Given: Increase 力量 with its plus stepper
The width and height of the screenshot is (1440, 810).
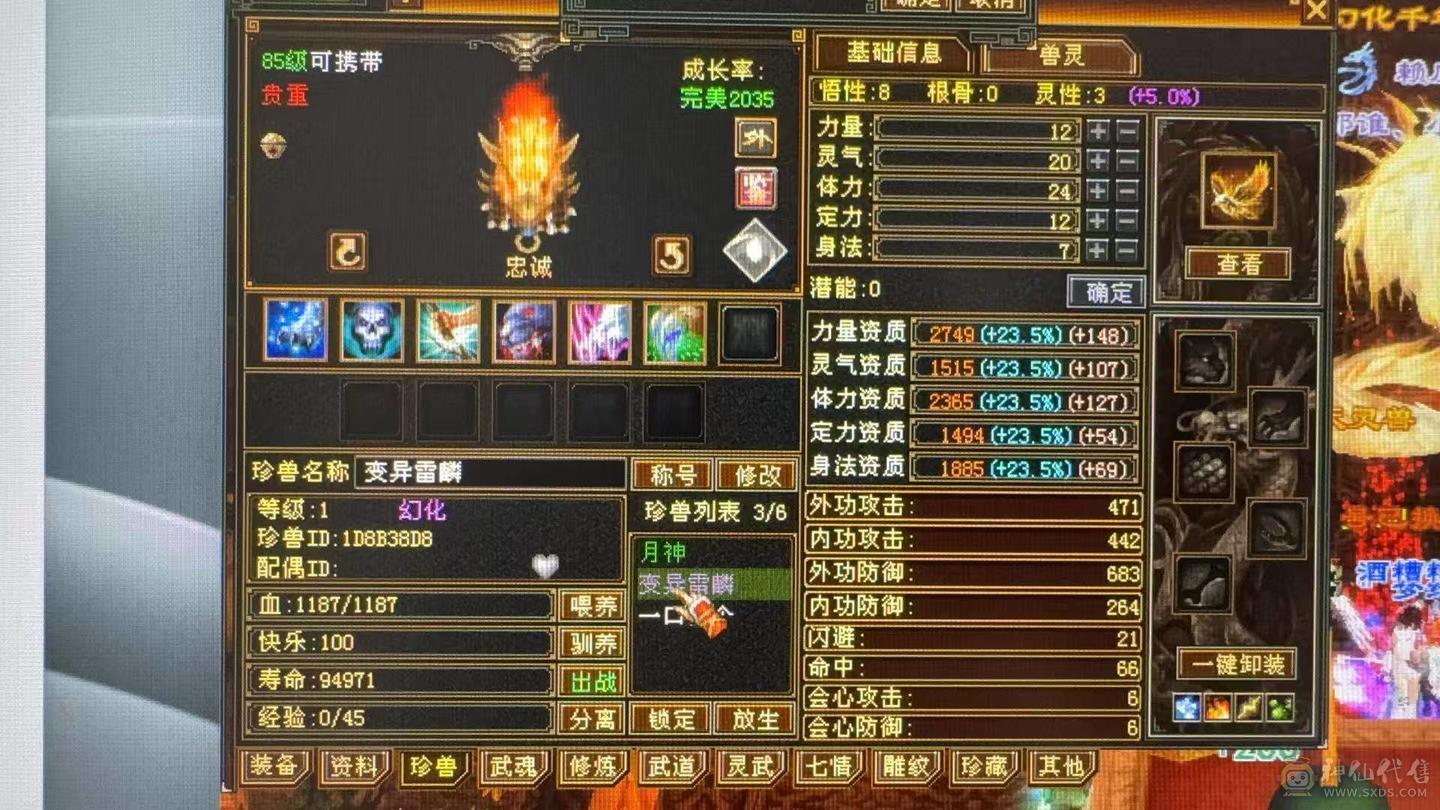Looking at the screenshot, I should click(x=1097, y=131).
